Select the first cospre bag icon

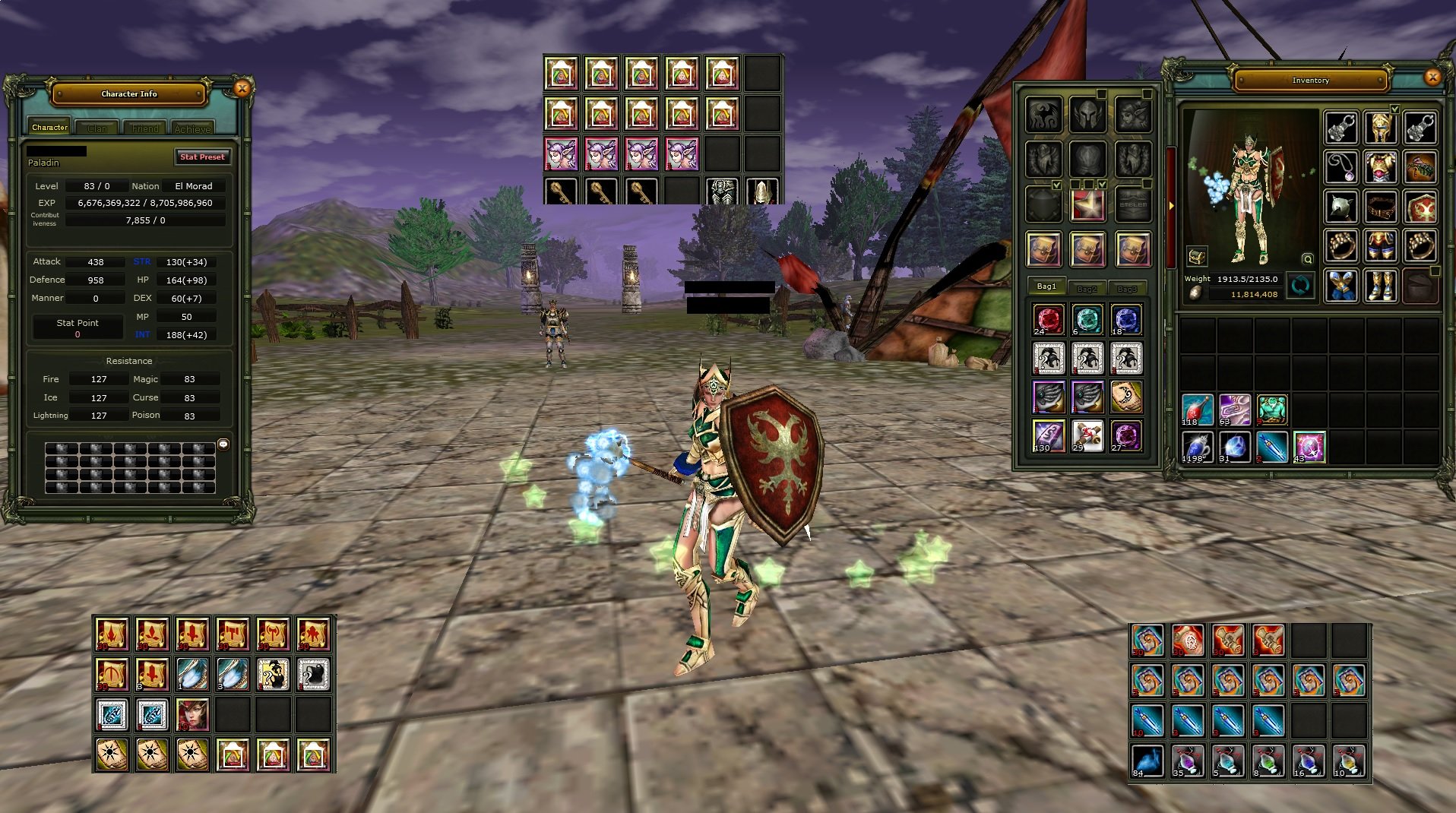tap(1044, 249)
